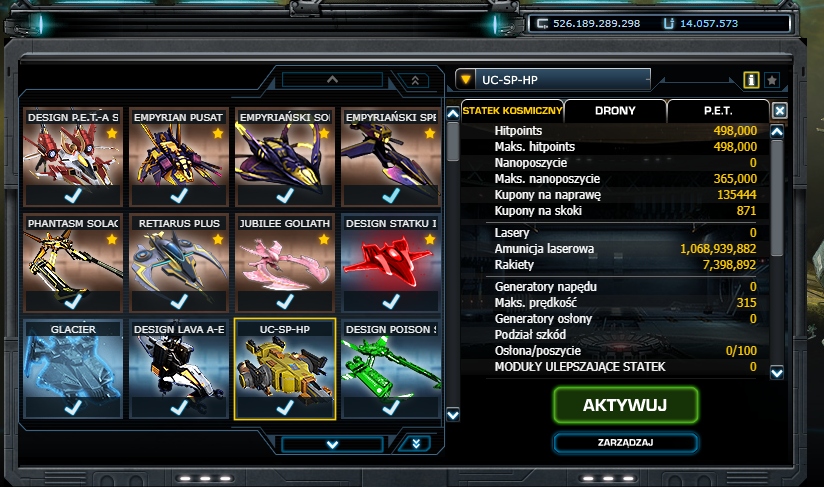Choose the Phantasm Solace ship tile
This screenshot has width=824, height=487.
click(x=72, y=262)
